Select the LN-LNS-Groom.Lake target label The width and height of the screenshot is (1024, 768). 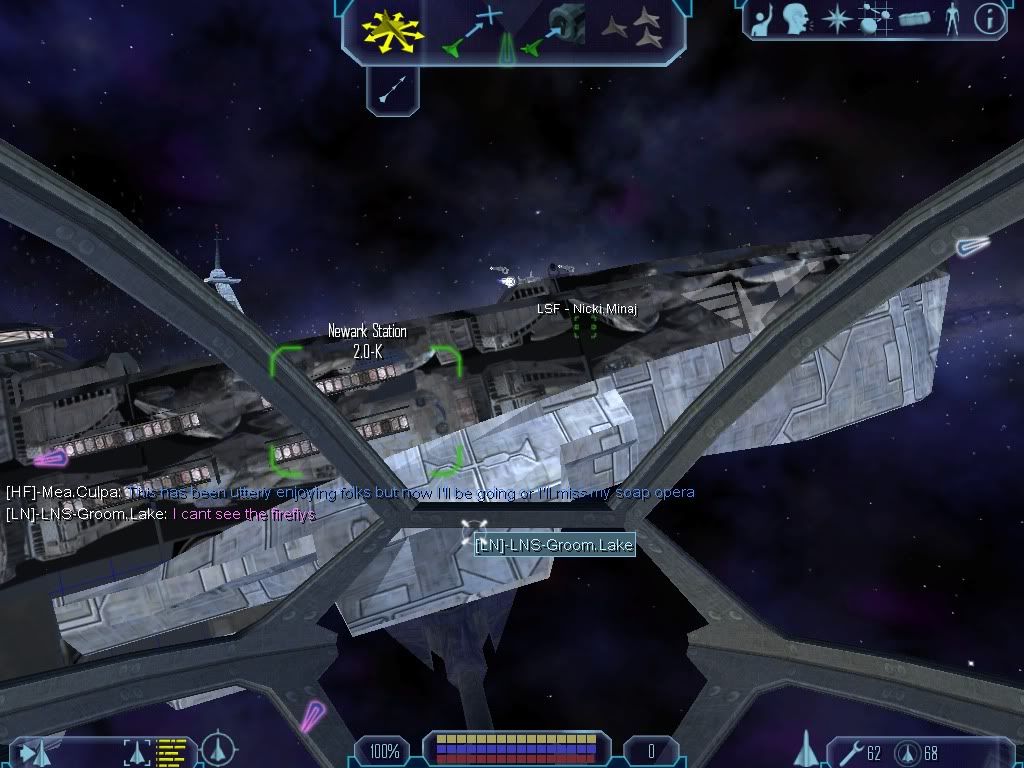click(554, 545)
